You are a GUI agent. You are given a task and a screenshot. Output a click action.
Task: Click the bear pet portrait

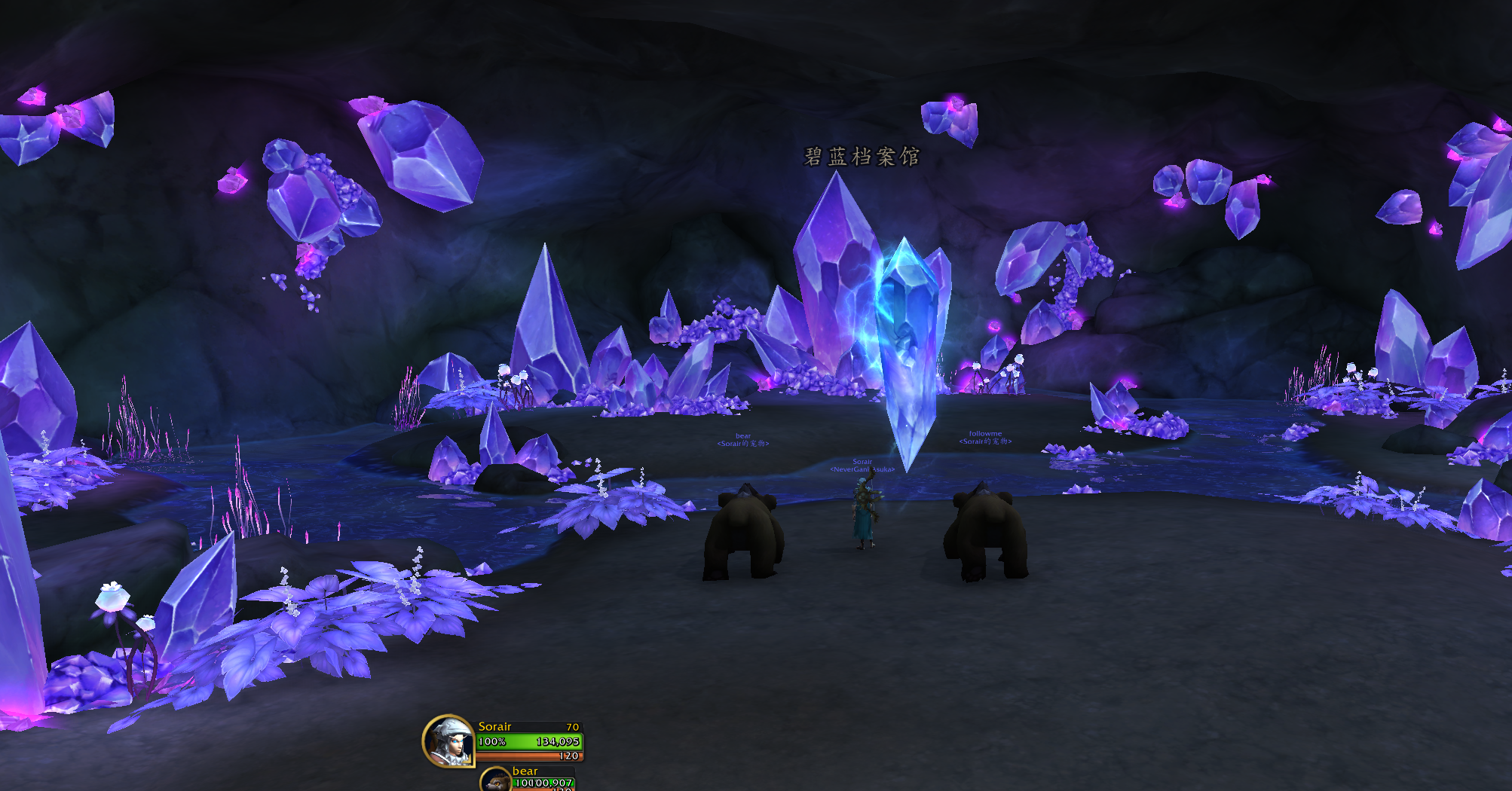(497, 781)
